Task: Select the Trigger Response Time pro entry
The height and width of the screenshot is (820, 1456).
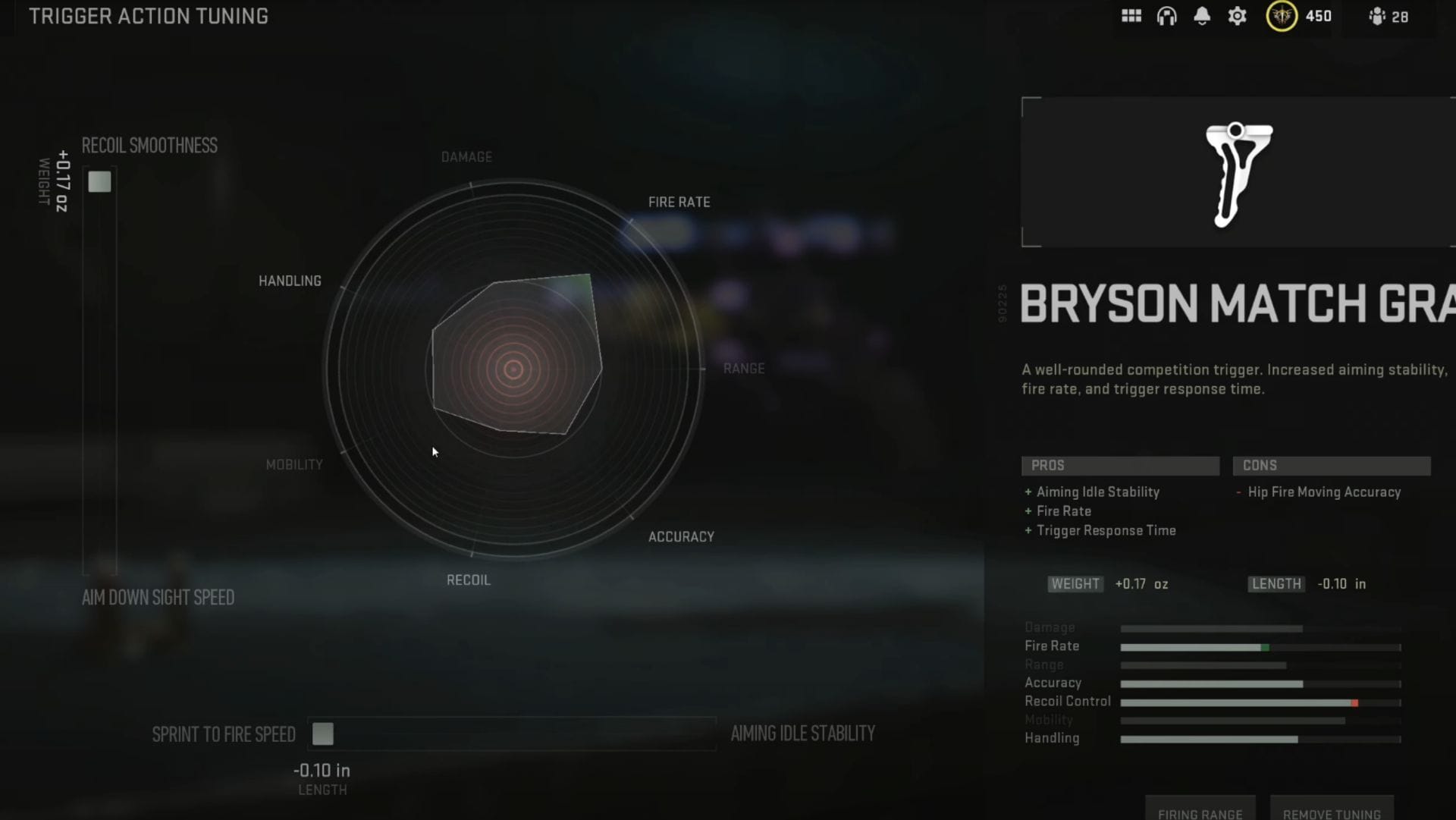Action: [1106, 530]
